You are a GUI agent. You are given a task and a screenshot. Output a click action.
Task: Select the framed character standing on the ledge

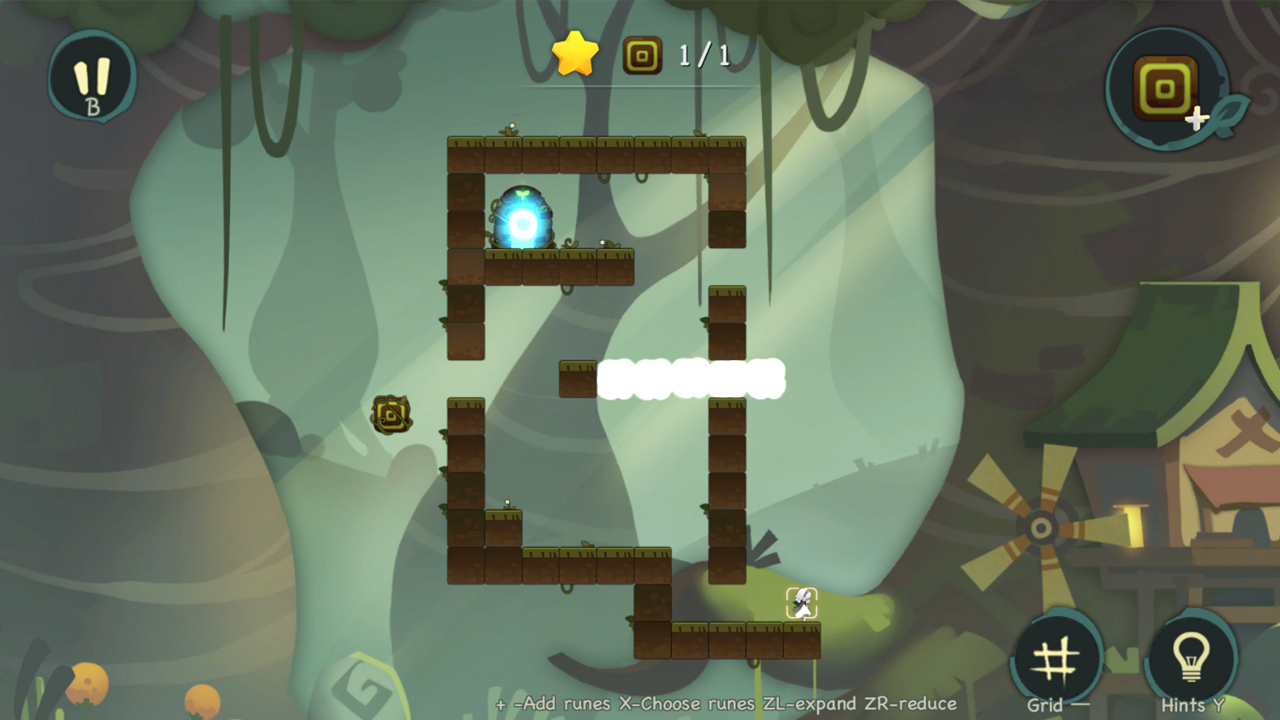tap(800, 601)
